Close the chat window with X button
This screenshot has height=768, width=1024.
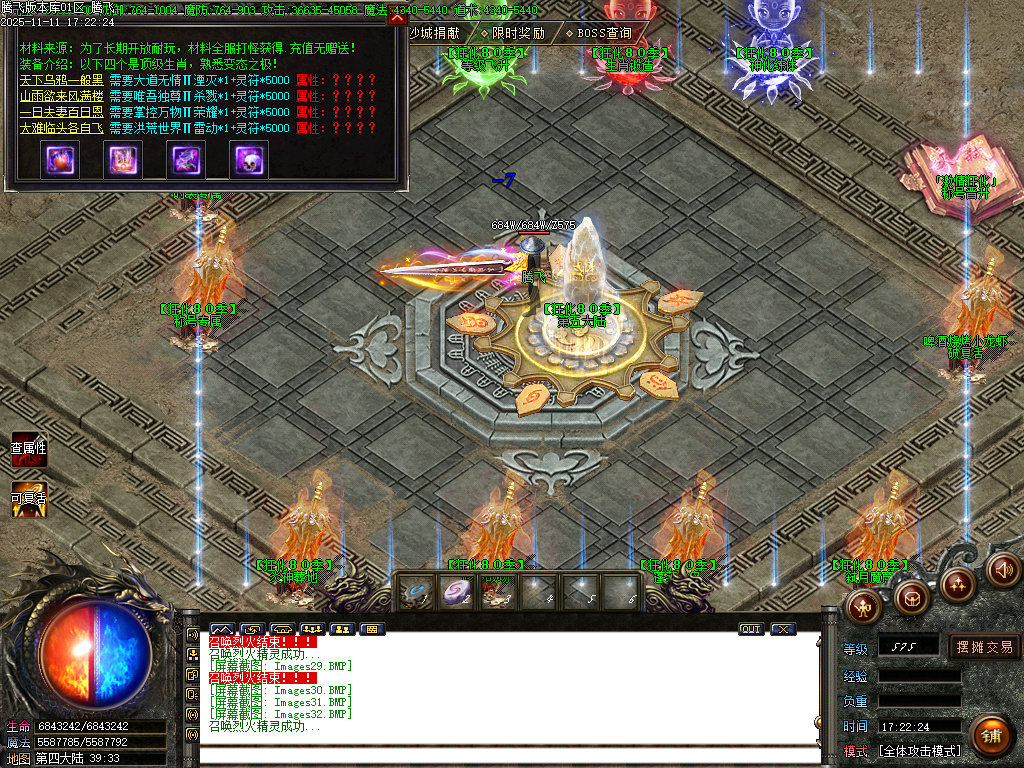point(782,629)
